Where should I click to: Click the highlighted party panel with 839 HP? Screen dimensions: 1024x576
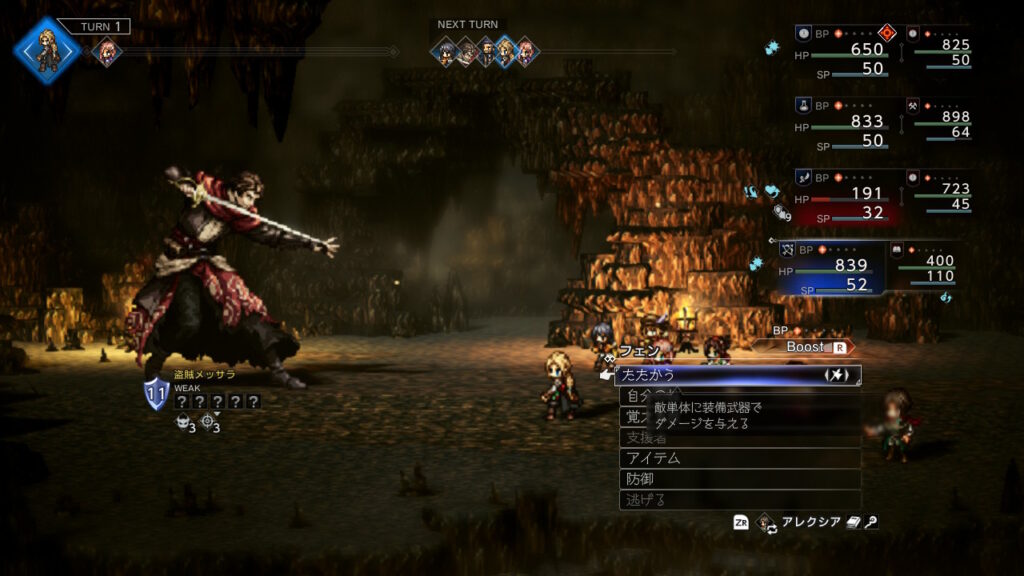click(x=832, y=267)
